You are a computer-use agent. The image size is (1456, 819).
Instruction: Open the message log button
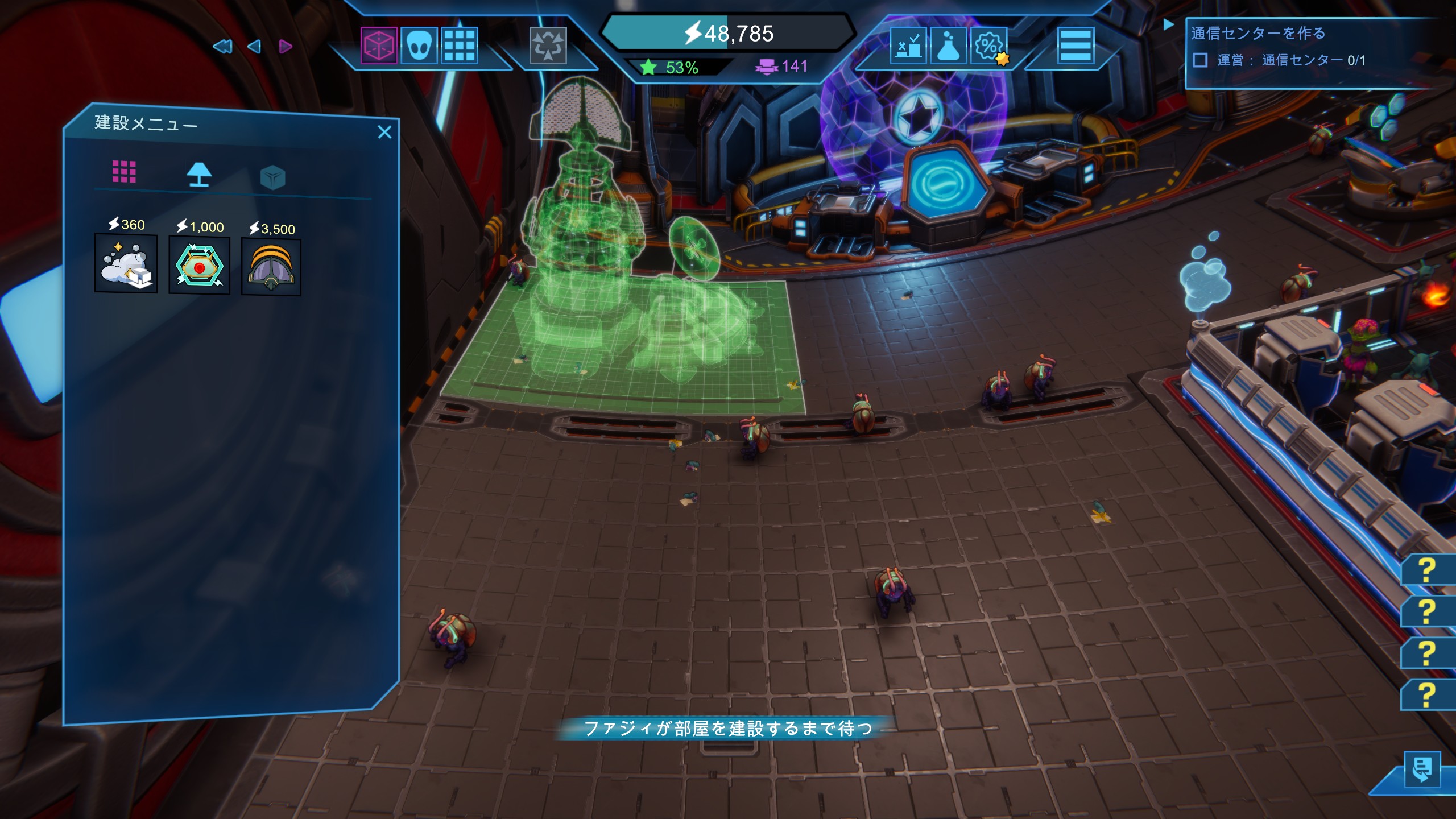pyautogui.click(x=1422, y=770)
